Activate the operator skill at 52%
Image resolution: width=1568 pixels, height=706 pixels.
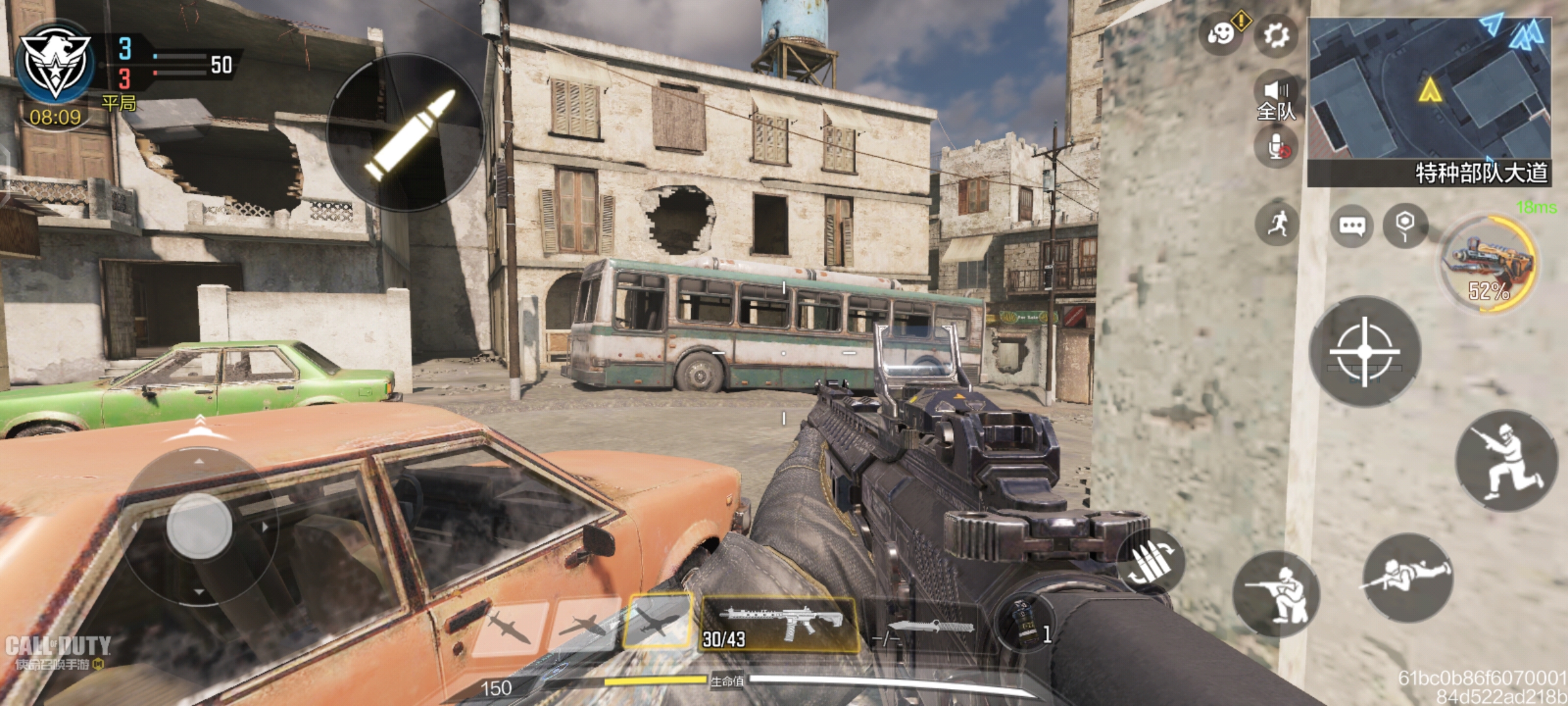tap(1490, 264)
